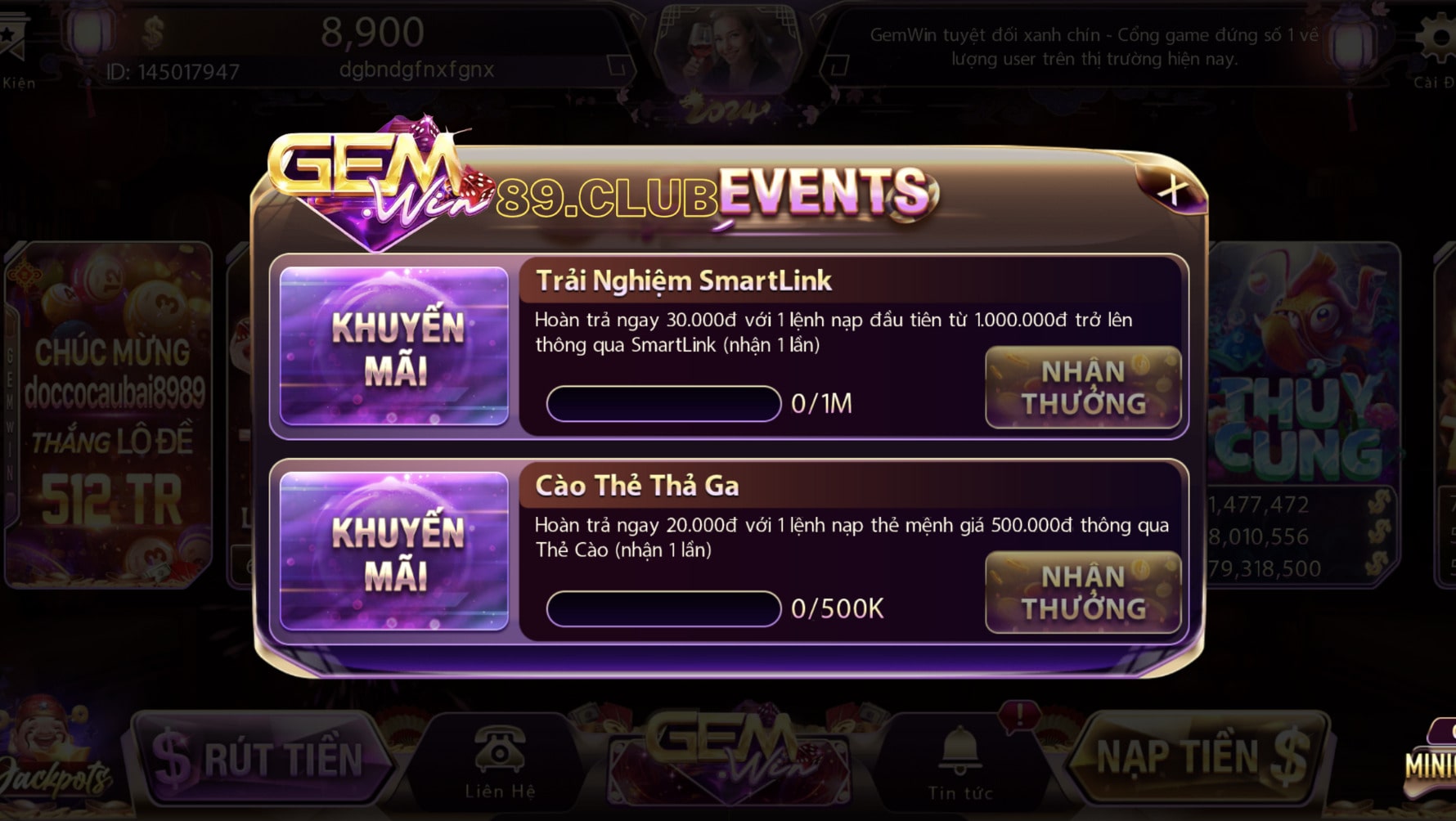Open the Liên Hệ contact option
1456x821 pixels.
click(500, 760)
